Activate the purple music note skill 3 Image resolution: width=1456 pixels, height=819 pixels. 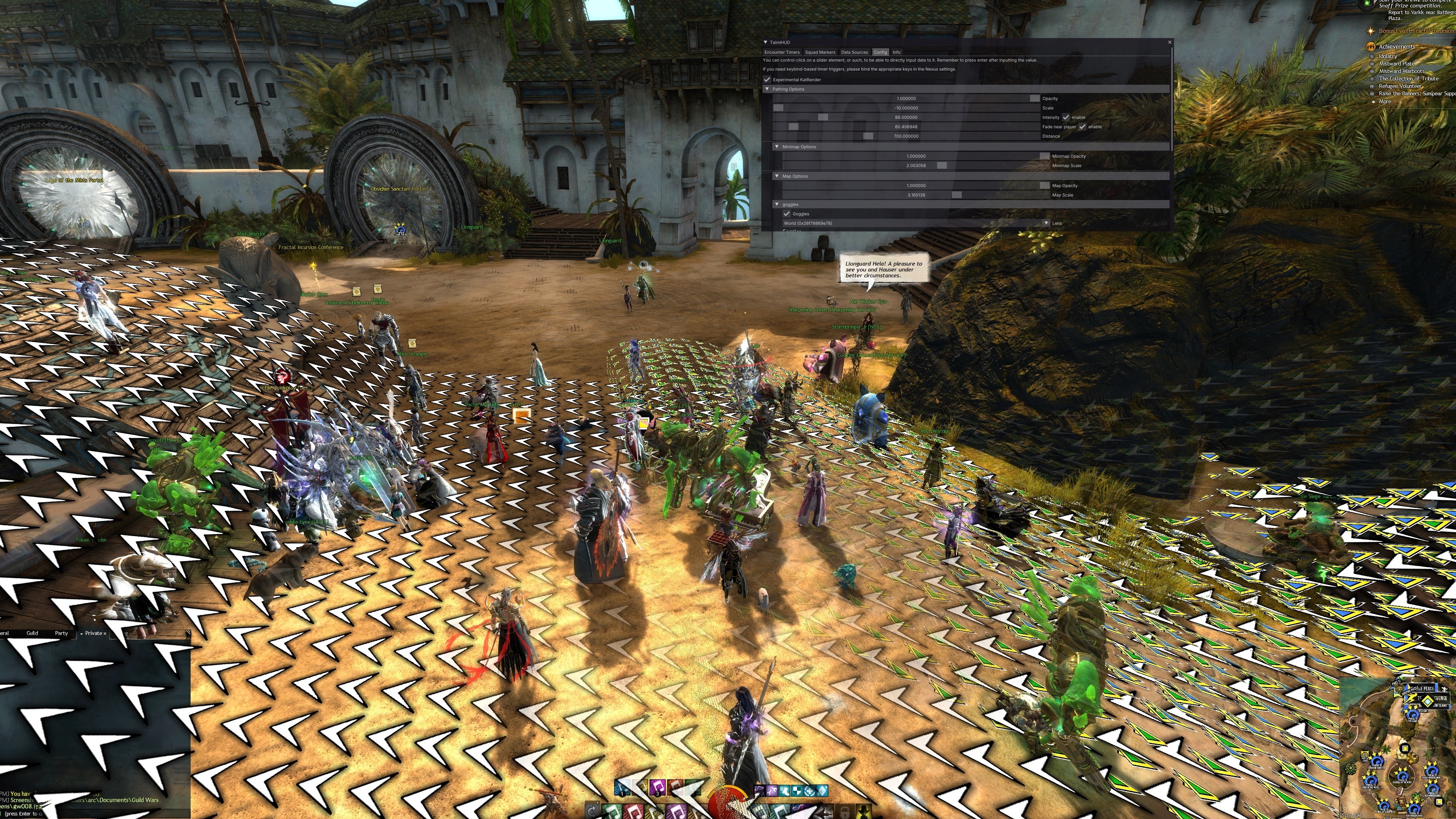tap(657, 787)
